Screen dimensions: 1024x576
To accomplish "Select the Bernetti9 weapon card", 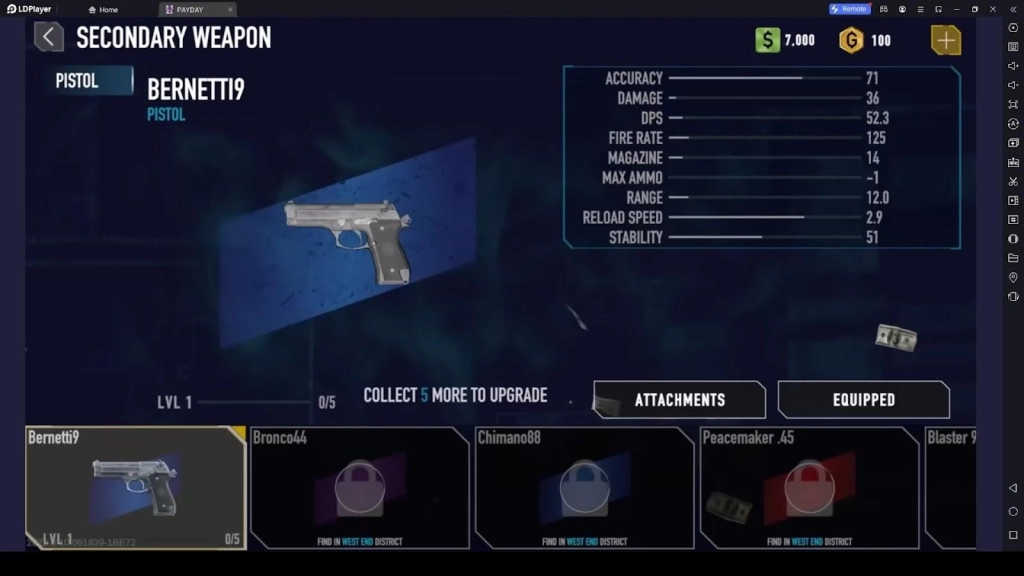I will (136, 487).
